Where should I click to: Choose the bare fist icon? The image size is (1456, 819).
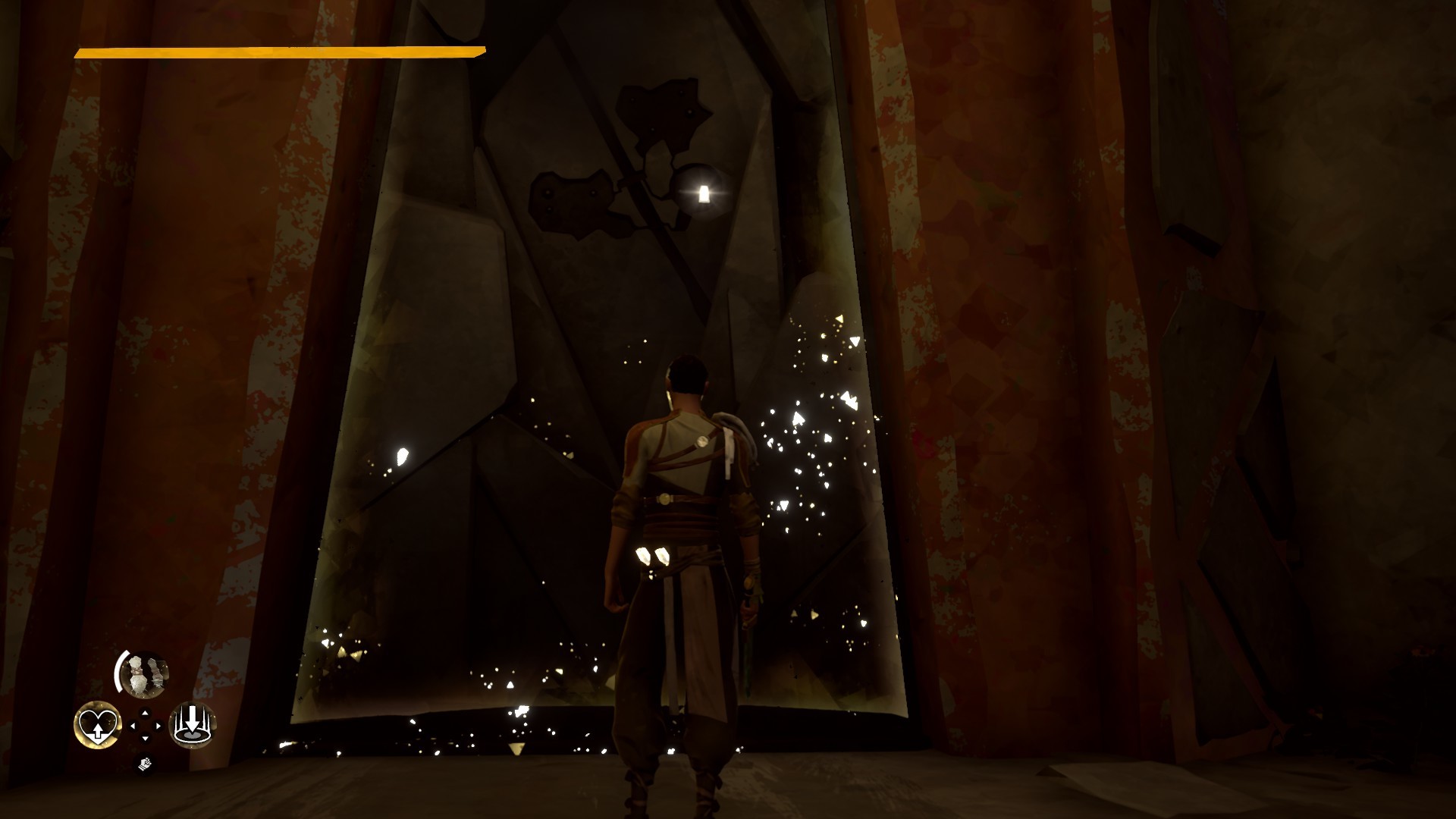pos(145,764)
